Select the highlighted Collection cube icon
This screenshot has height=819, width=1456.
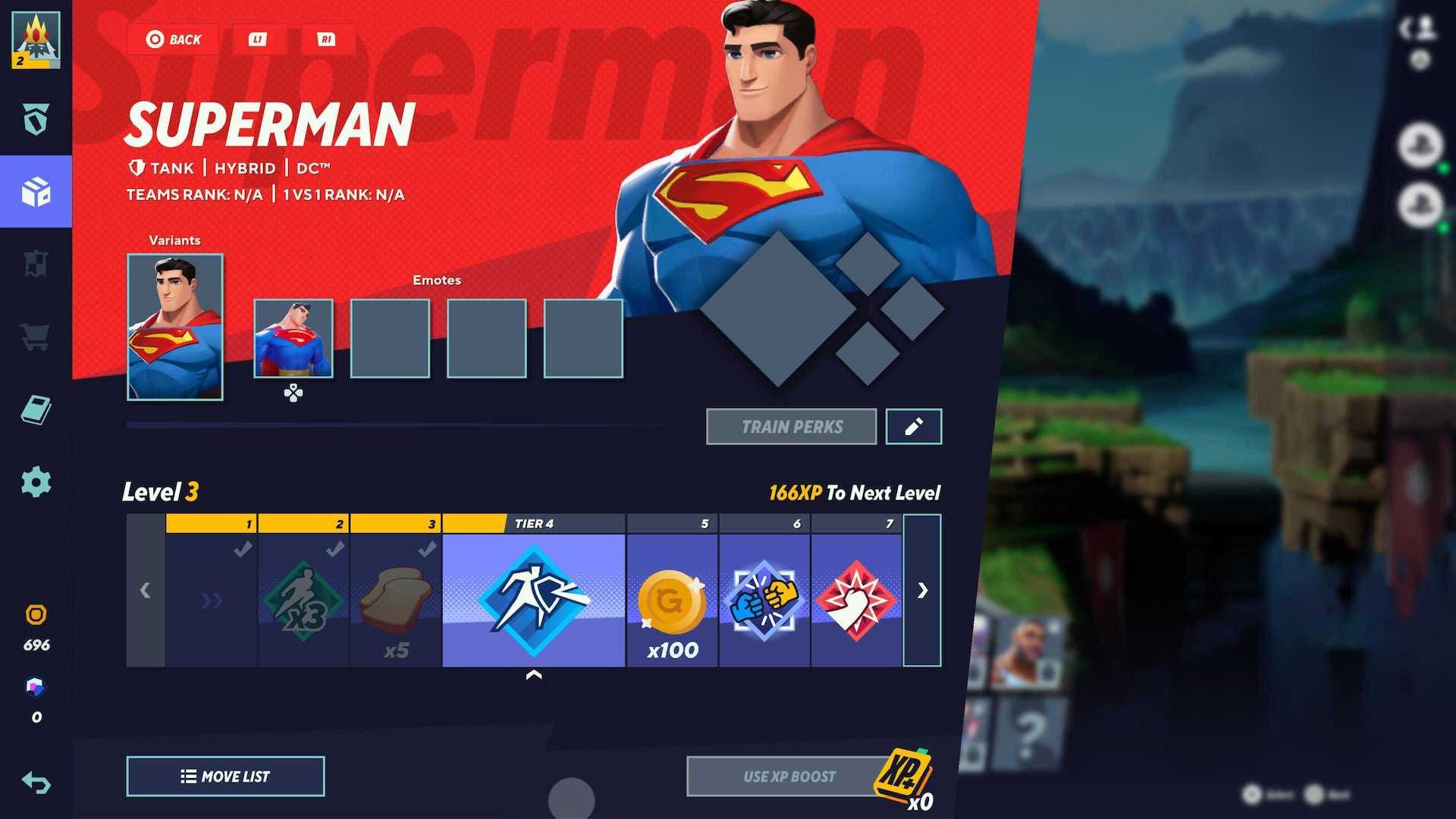pyautogui.click(x=36, y=192)
